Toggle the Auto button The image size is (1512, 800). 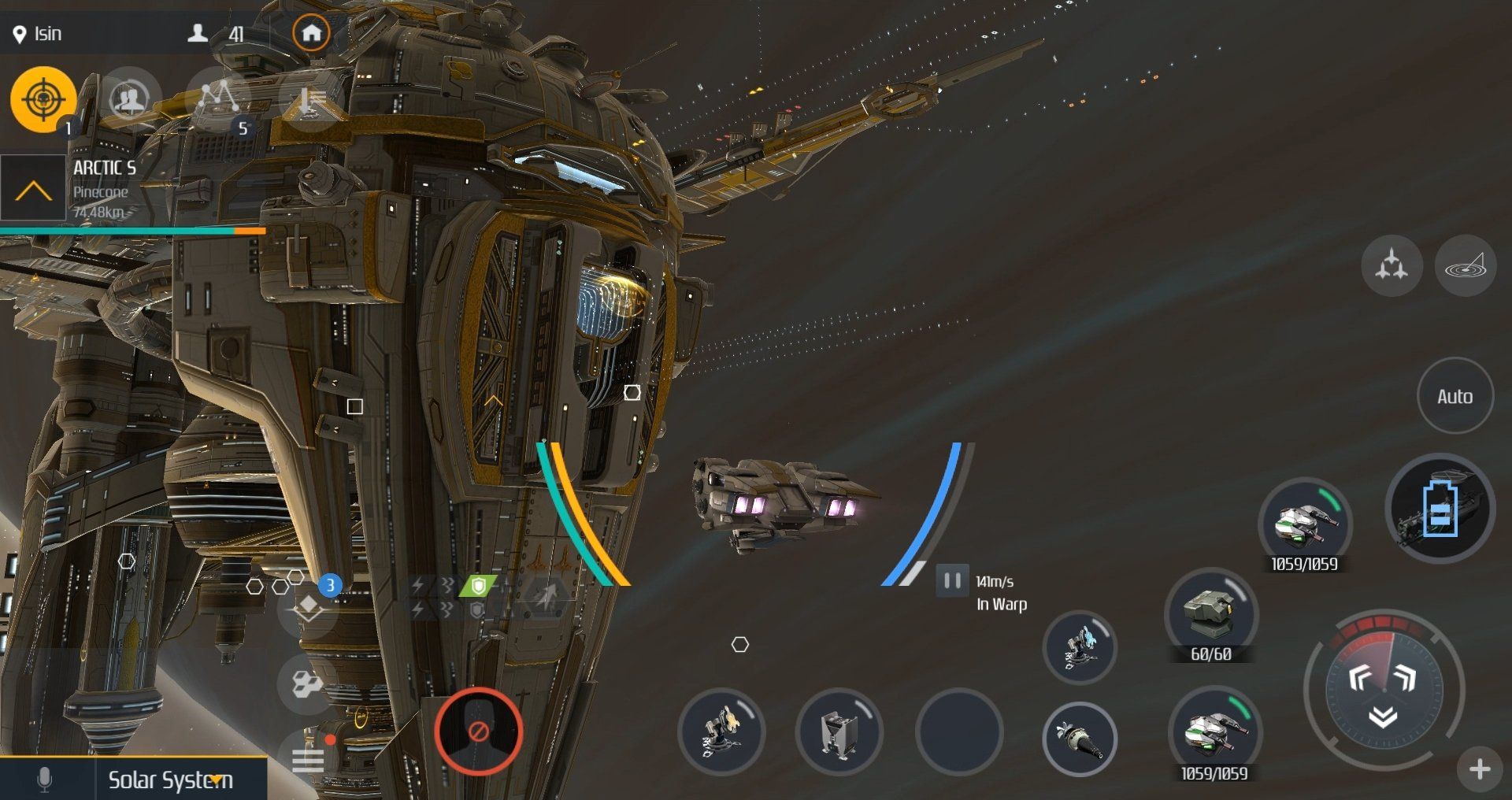1455,396
